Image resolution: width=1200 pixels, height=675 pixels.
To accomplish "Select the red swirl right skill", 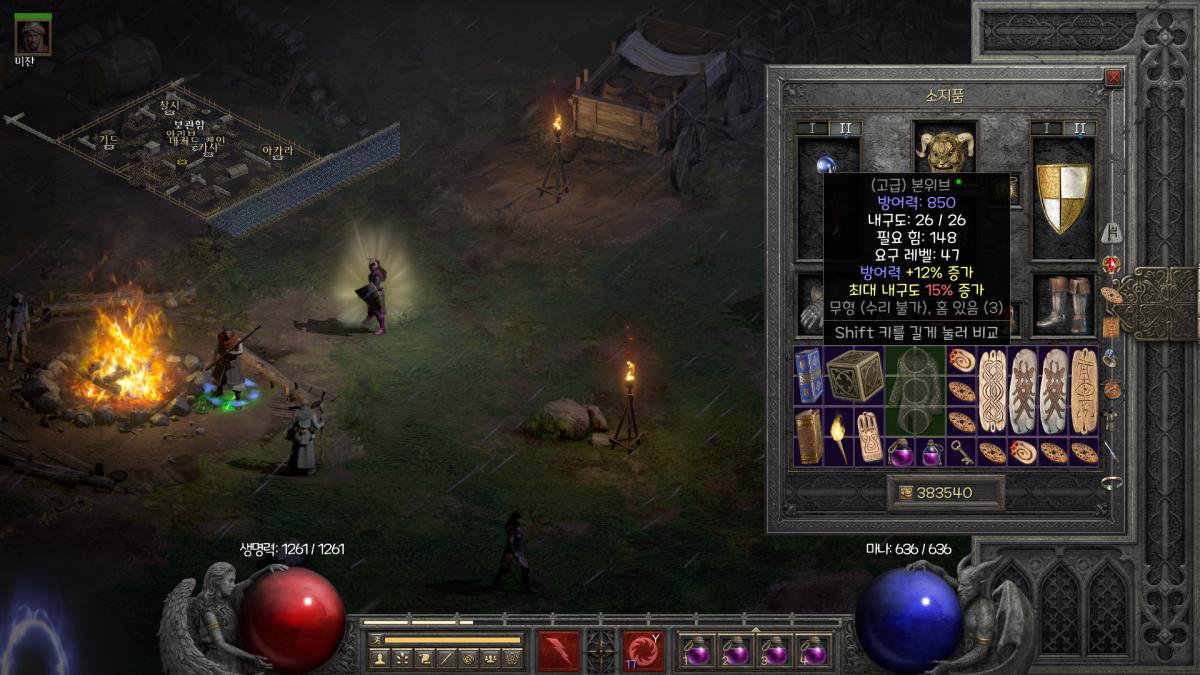I will point(643,651).
